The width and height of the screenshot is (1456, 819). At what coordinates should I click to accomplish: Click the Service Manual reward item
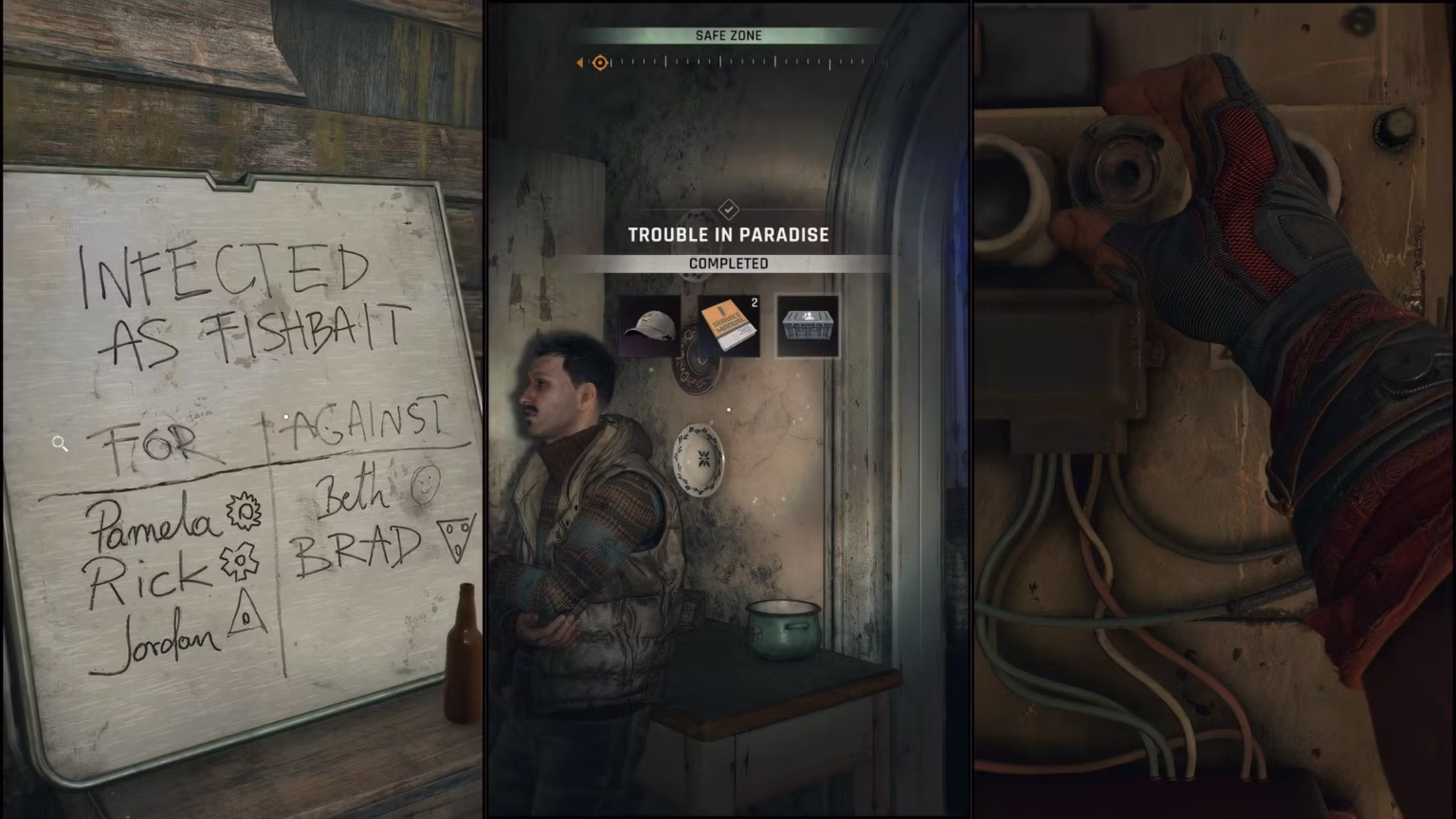728,326
